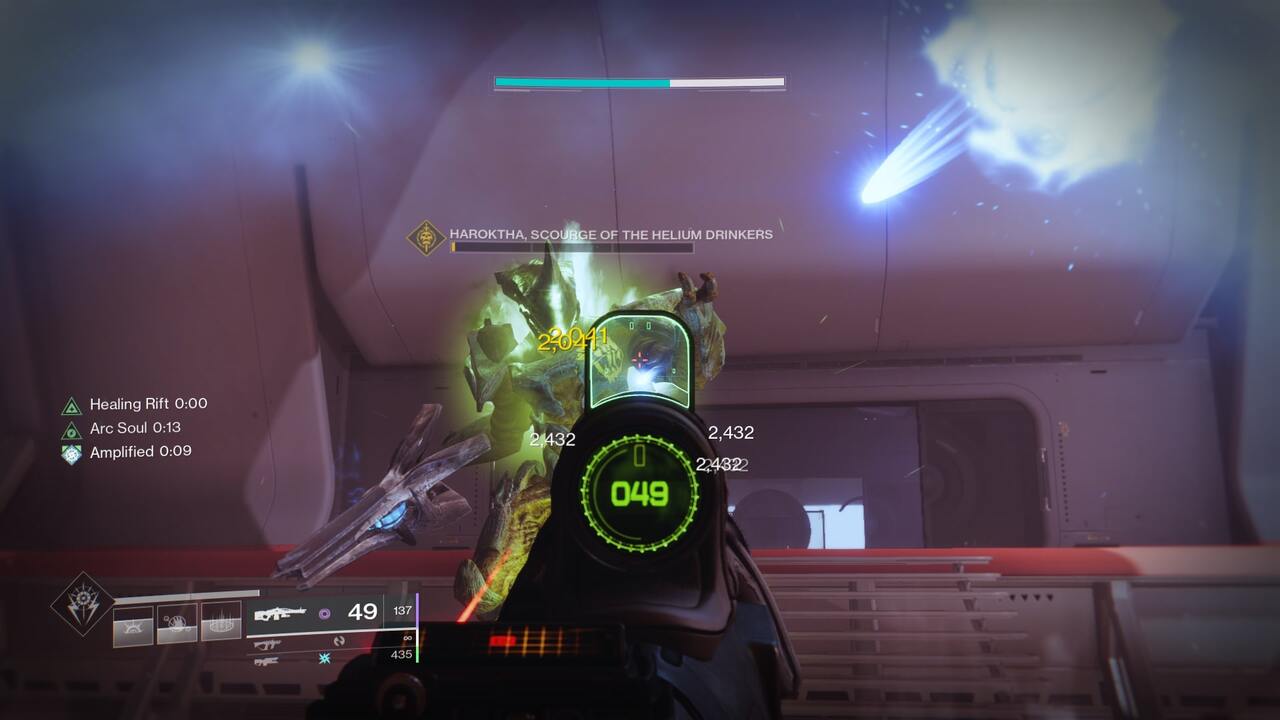The height and width of the screenshot is (720, 1280).
Task: Activate the grenade ability slot
Action: coord(133,626)
